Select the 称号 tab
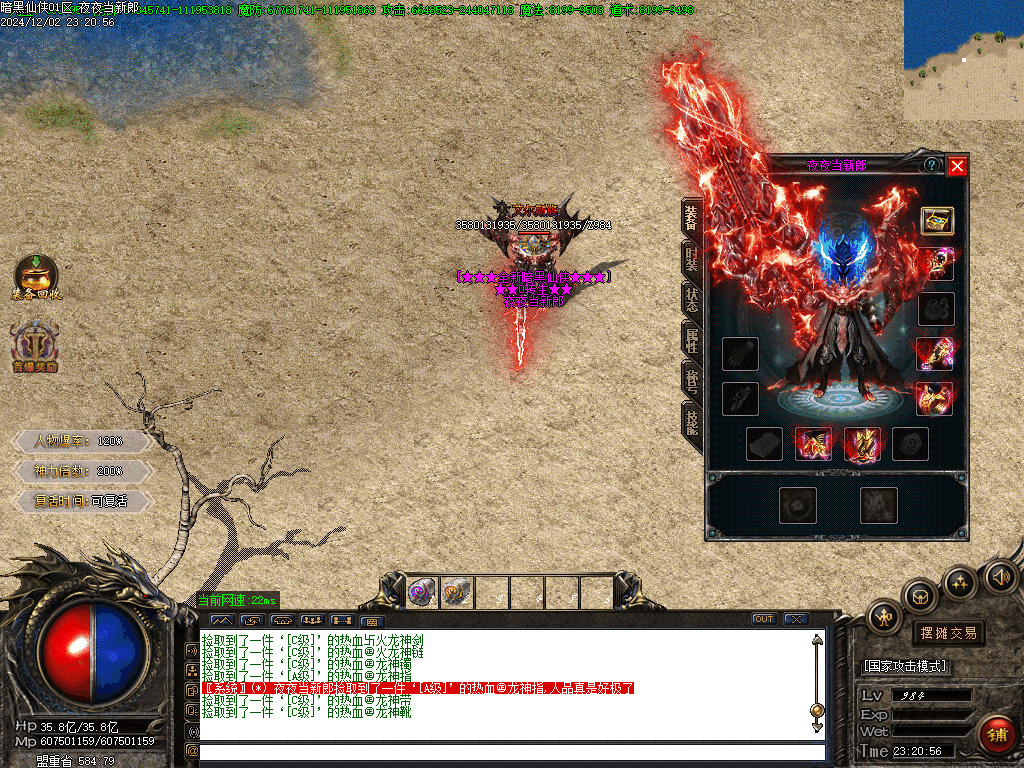Viewport: 1024px width, 768px height. tap(692, 380)
